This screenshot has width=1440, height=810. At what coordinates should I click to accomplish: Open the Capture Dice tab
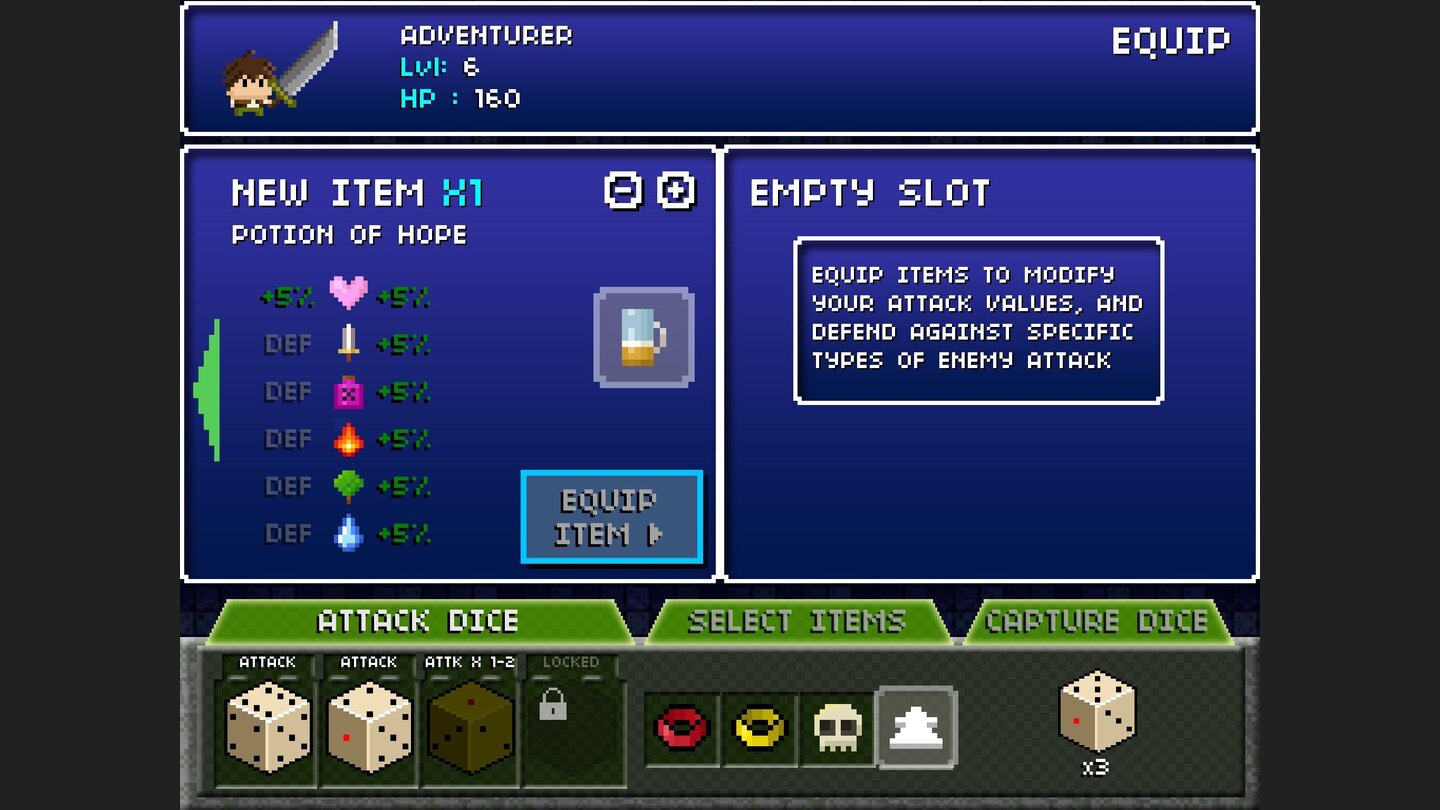click(x=1098, y=622)
